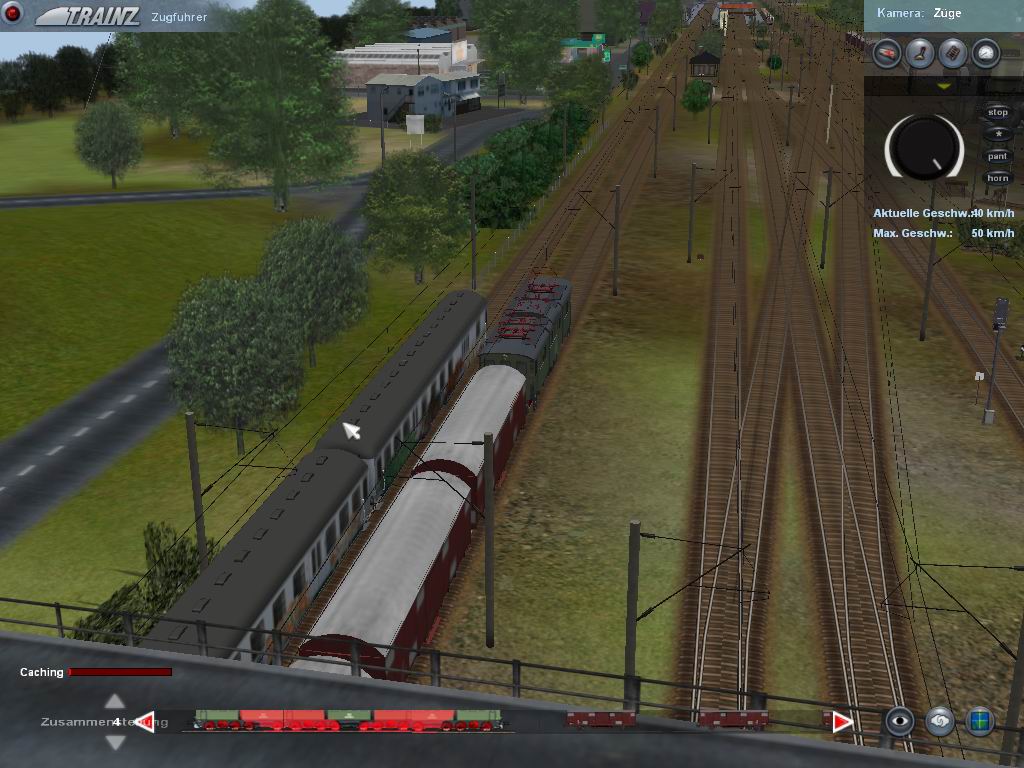Select the locomotive camera icon
Screen dimensions: 1024x768
point(886,53)
